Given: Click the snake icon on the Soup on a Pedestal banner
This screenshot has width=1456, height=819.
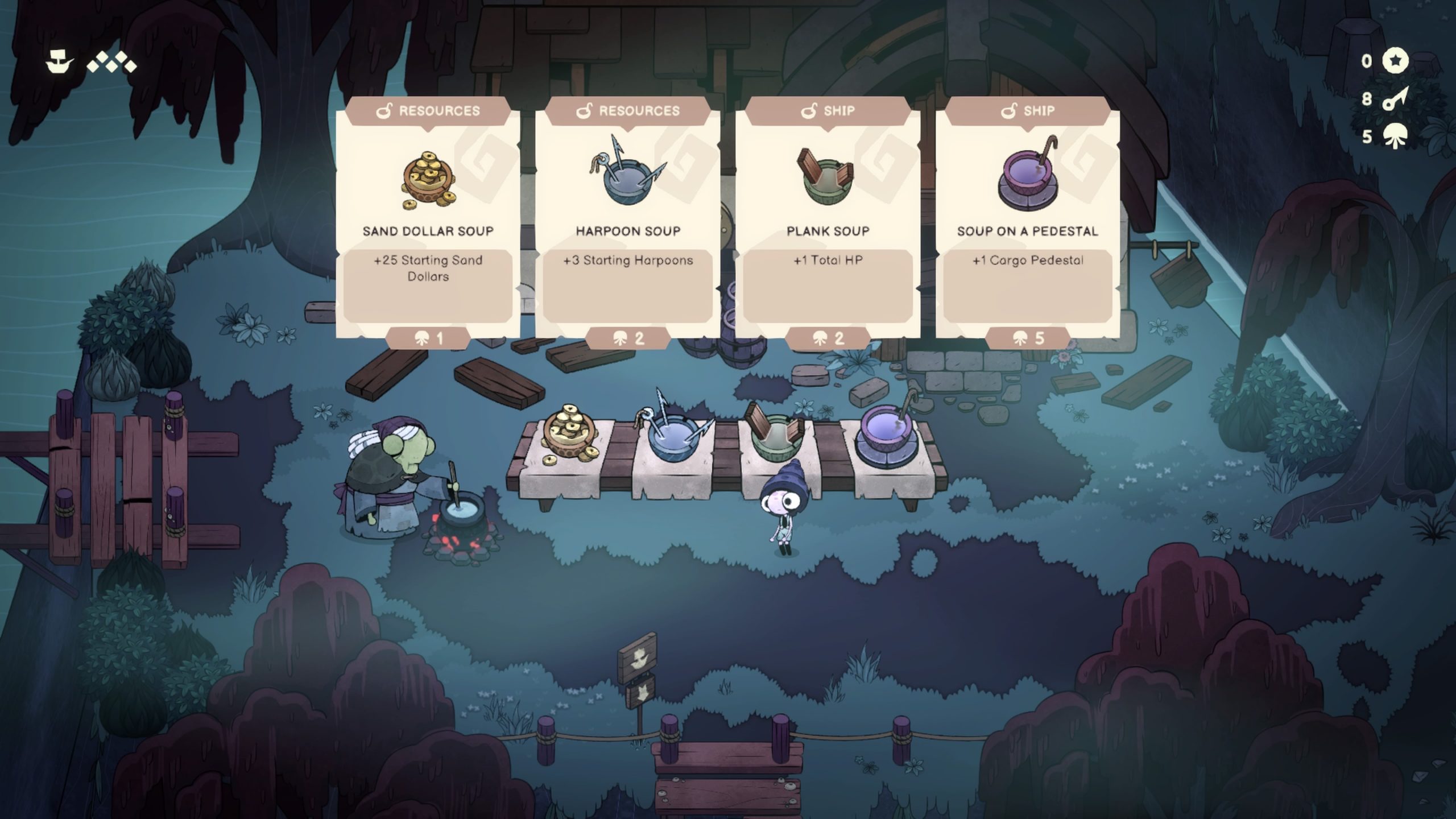Looking at the screenshot, I should tap(1011, 110).
